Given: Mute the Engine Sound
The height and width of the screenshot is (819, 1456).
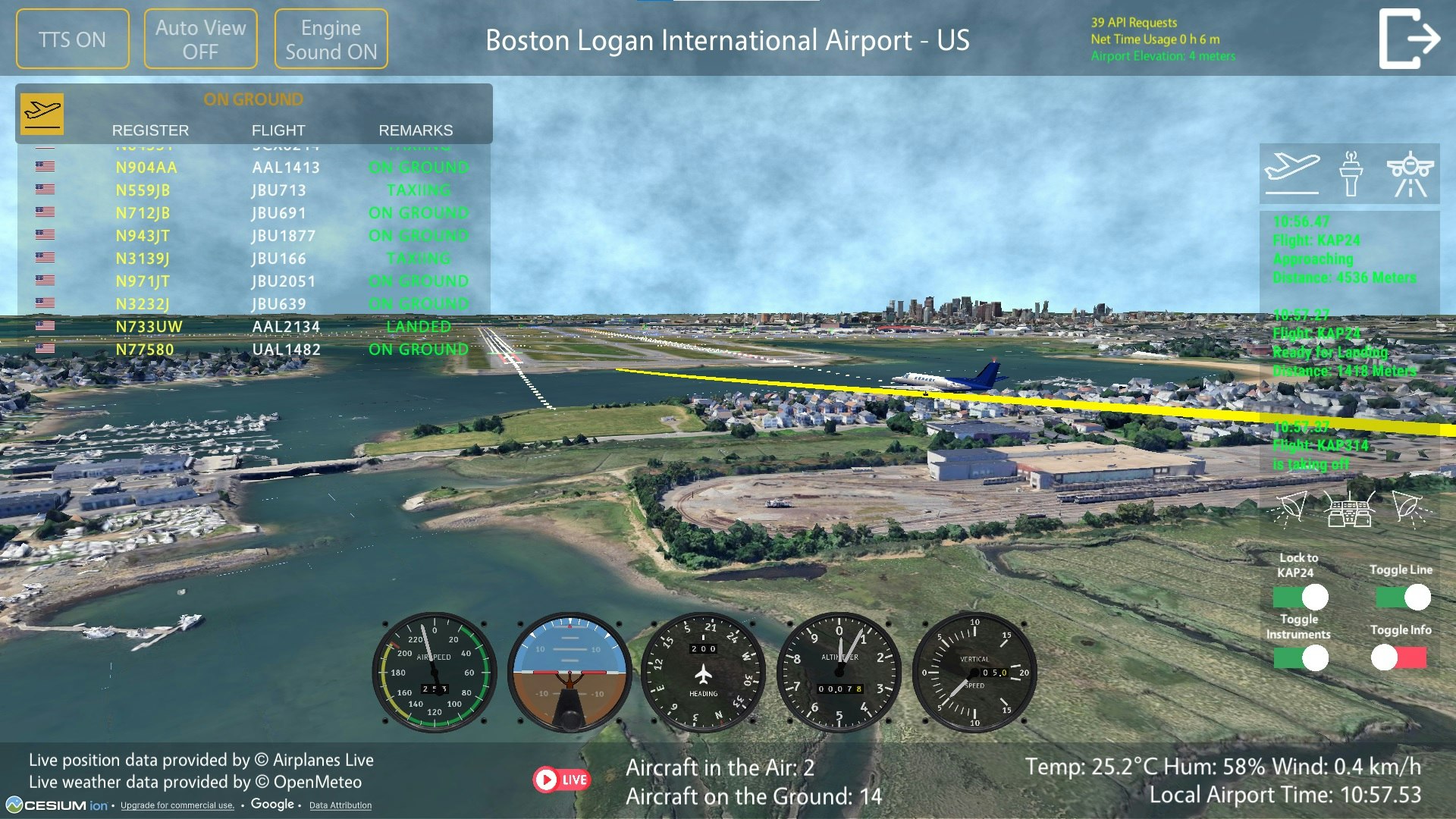Looking at the screenshot, I should pos(331,38).
